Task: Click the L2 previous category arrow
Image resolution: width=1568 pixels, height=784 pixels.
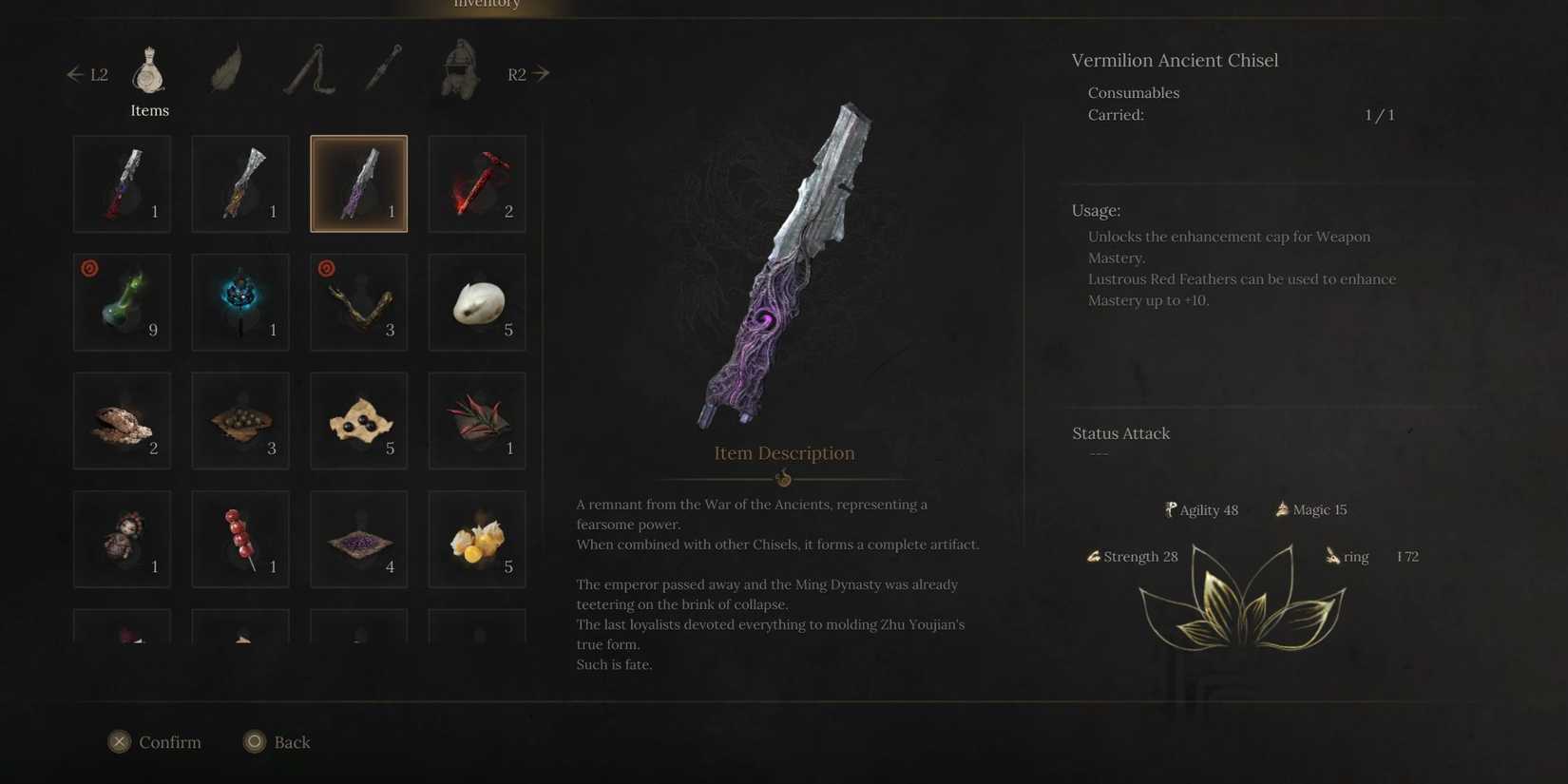Action: click(76, 73)
